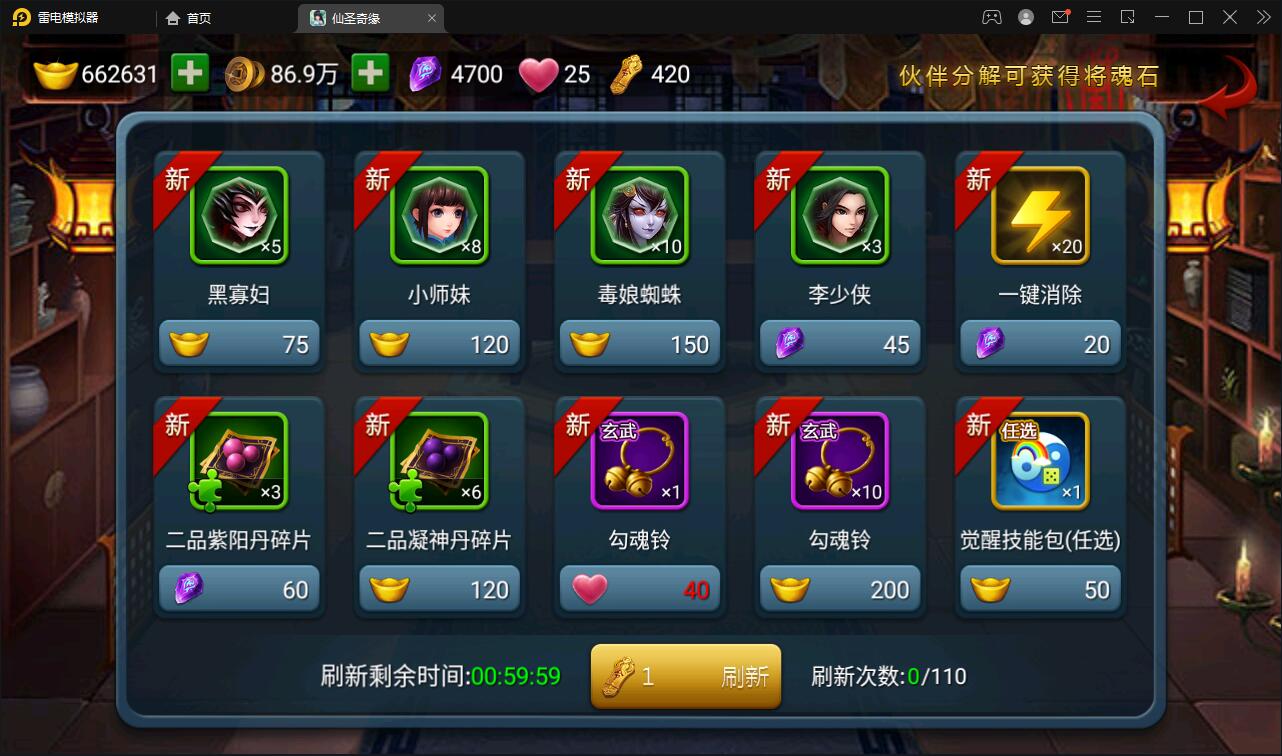The image size is (1282, 756).
Task: Click the 李少侠 price button costing 45 gems
Action: (840, 342)
